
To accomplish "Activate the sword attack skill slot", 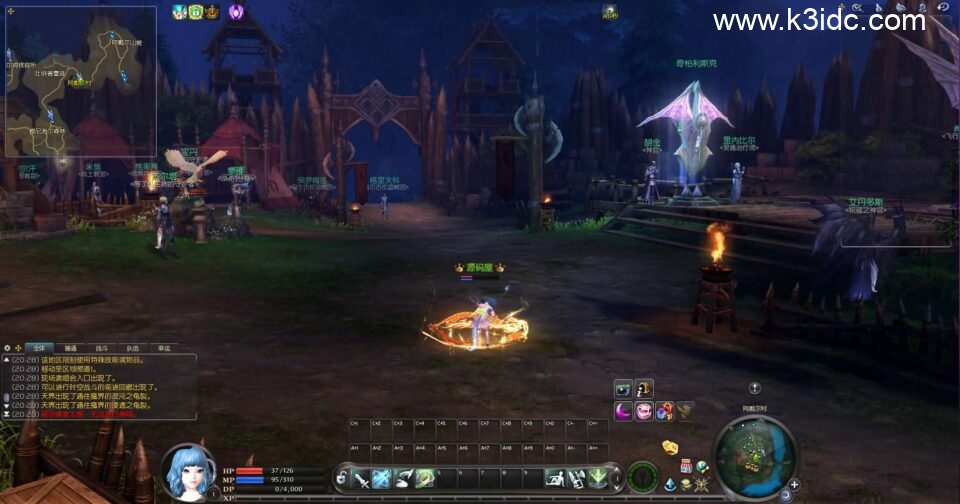I will (360, 479).
